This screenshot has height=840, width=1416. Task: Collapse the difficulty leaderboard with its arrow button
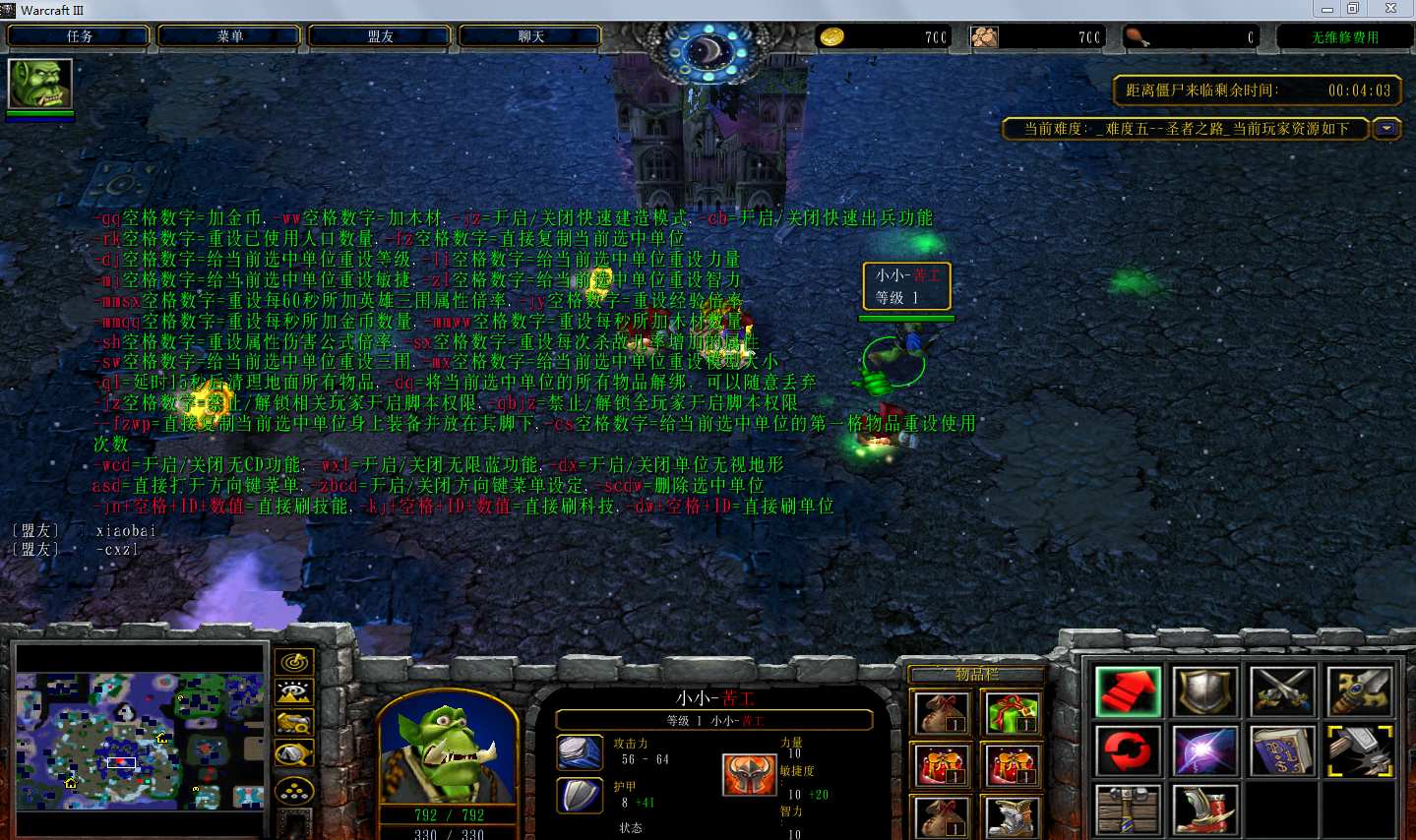pos(1386,129)
